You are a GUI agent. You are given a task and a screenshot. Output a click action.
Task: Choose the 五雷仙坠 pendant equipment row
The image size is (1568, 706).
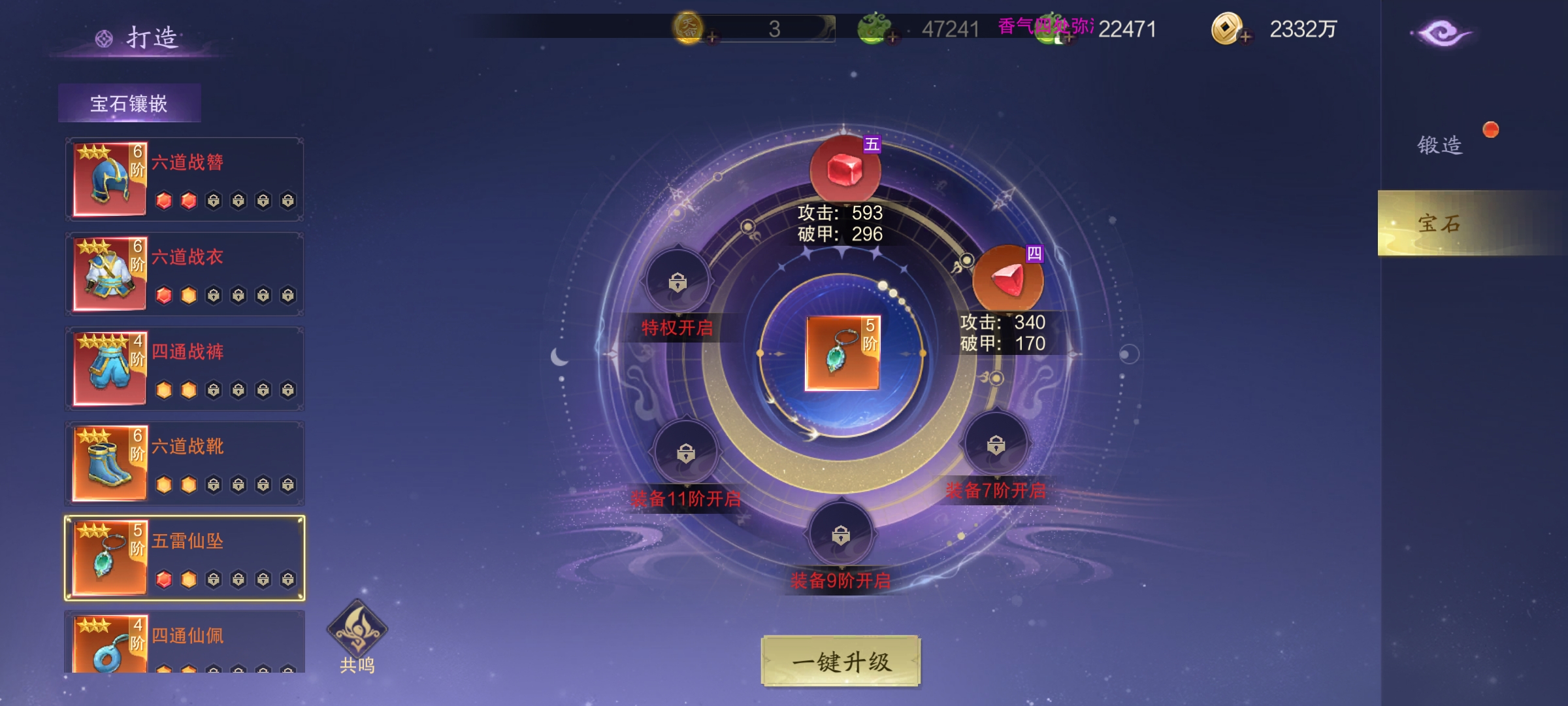point(184,558)
